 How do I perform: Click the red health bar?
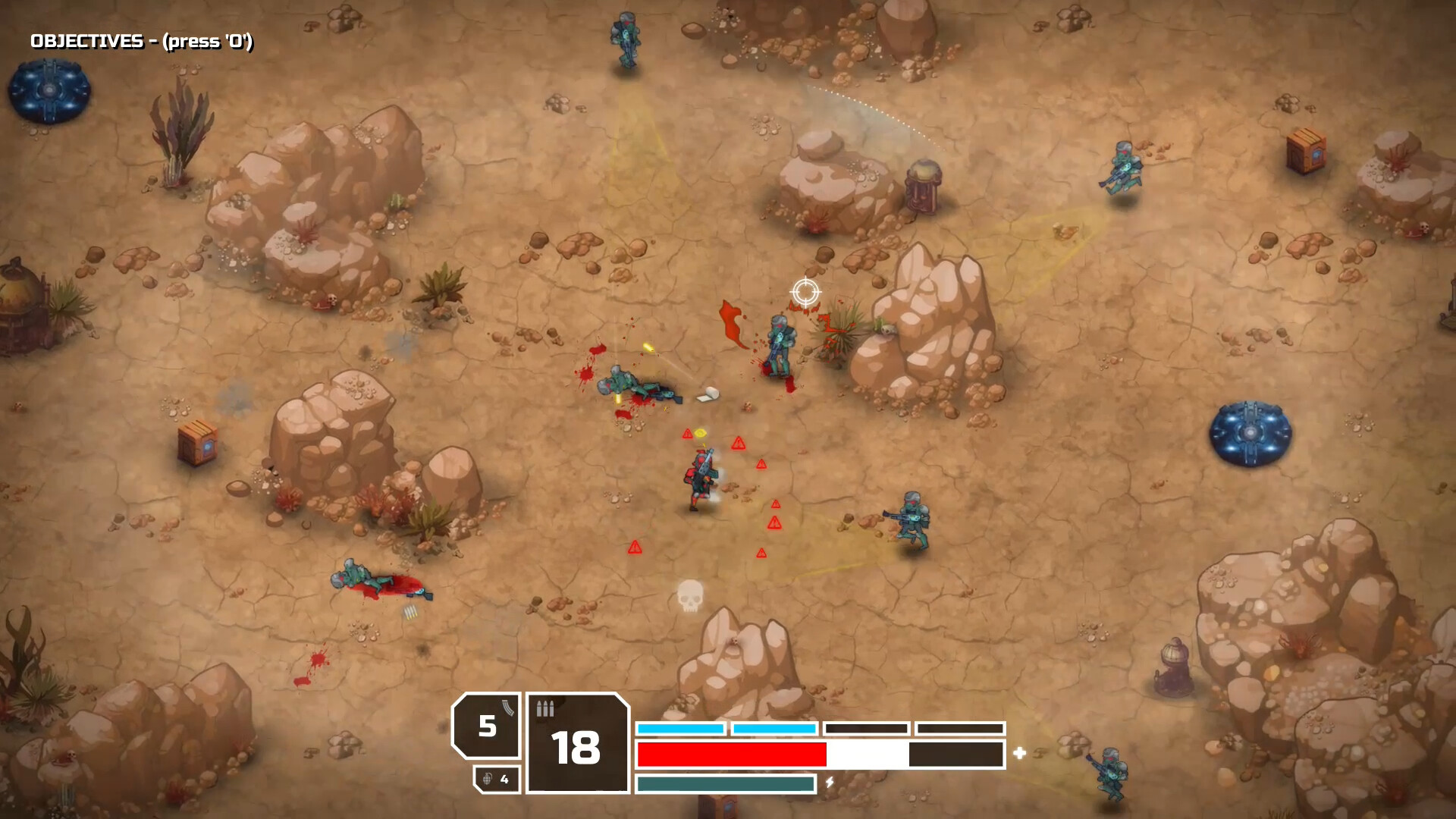point(732,754)
